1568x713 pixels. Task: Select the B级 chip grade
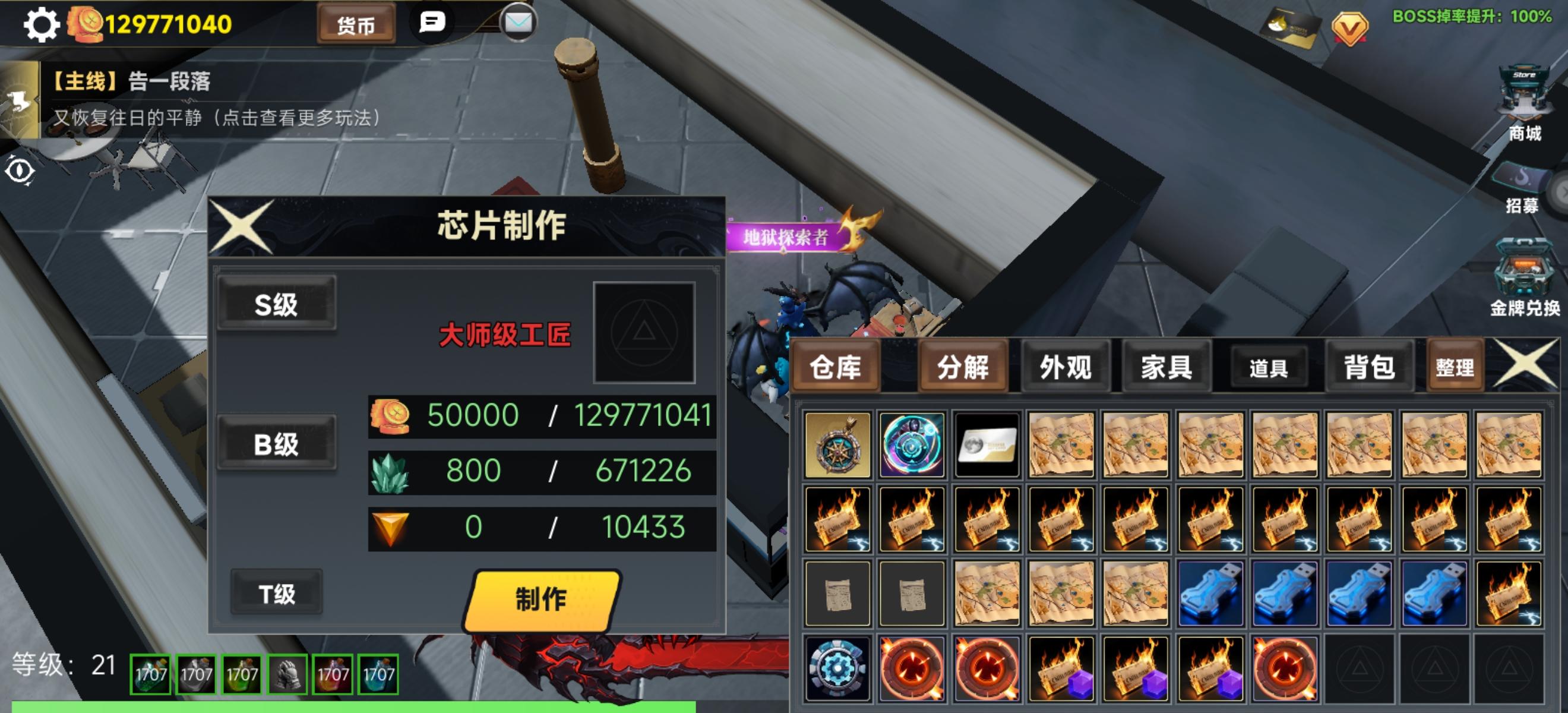(x=277, y=443)
